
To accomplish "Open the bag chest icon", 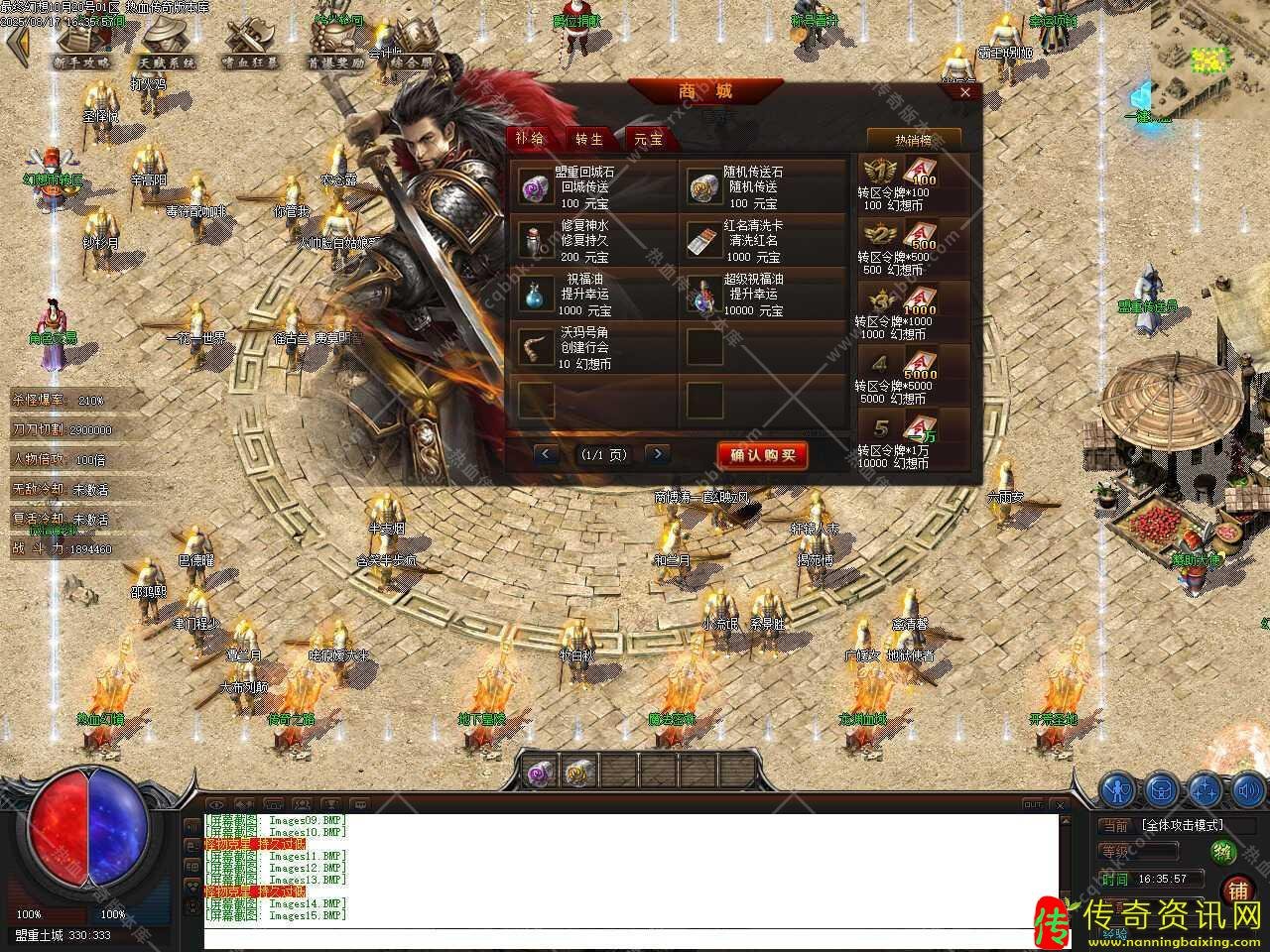I will tap(1161, 790).
